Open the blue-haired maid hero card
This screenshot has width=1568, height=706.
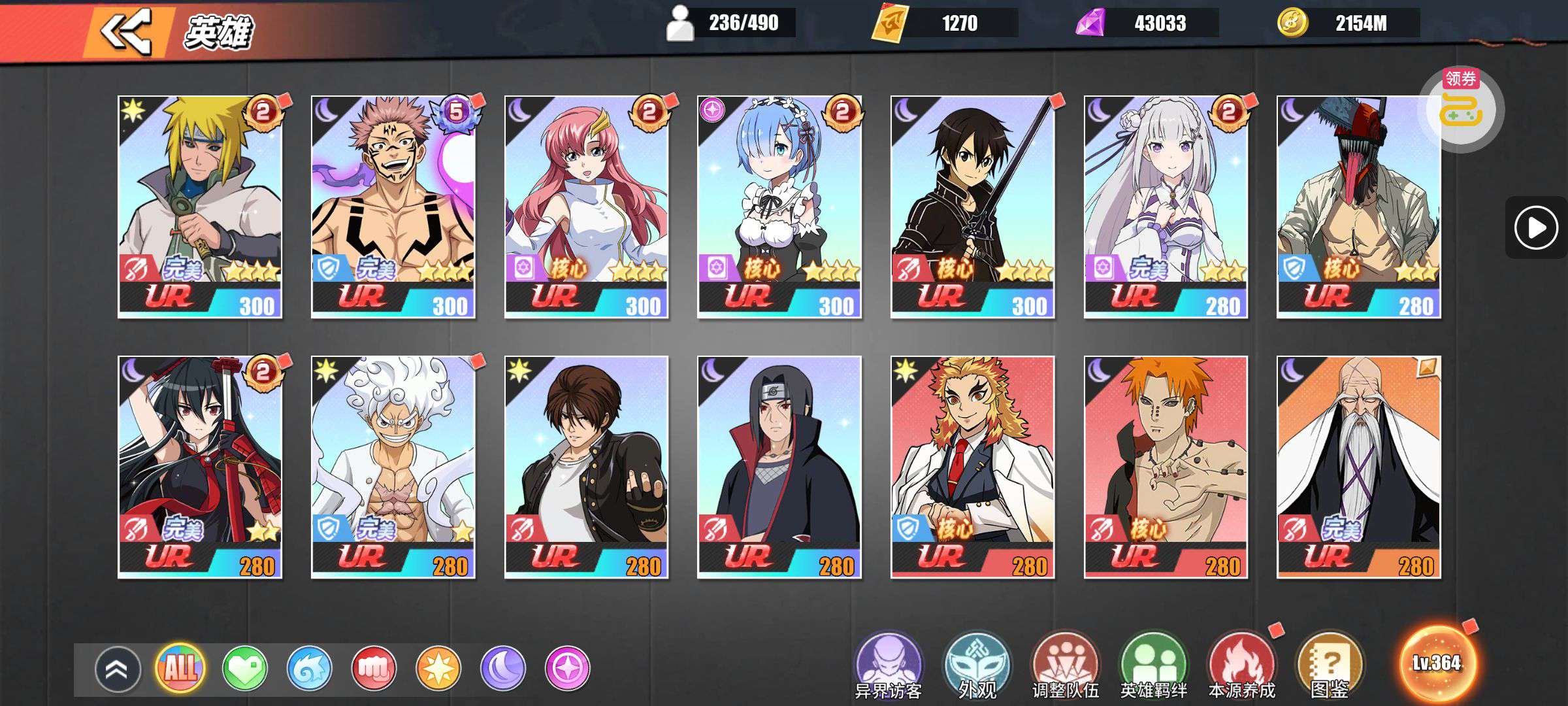coord(779,207)
